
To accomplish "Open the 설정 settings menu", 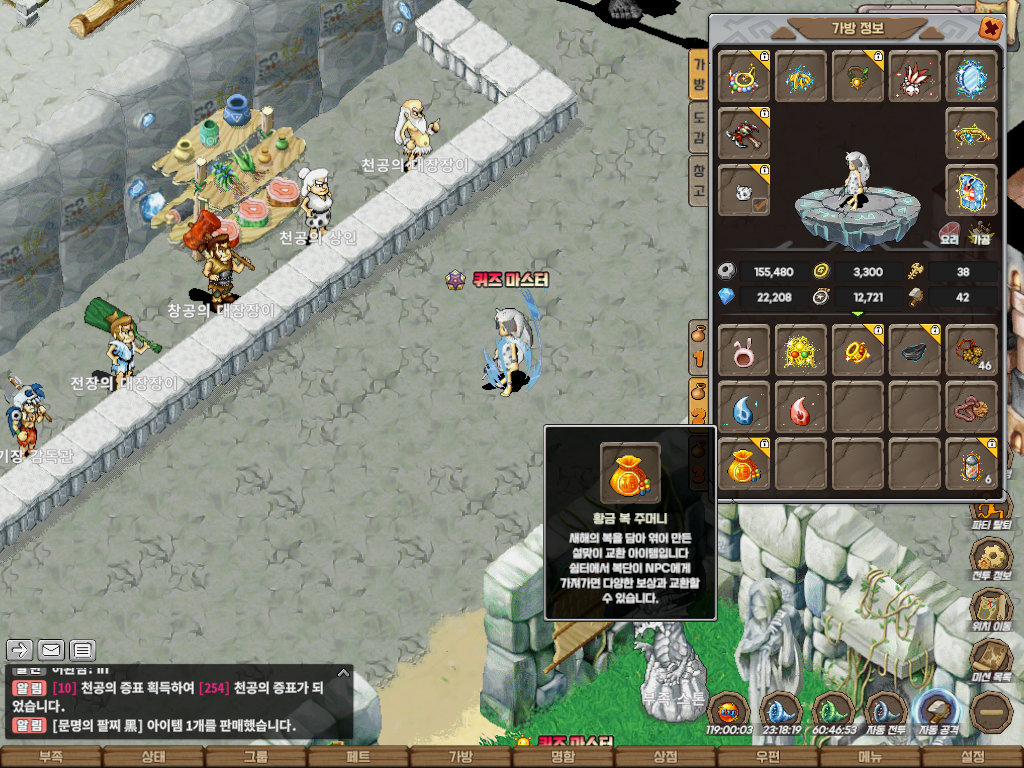I will (972, 757).
